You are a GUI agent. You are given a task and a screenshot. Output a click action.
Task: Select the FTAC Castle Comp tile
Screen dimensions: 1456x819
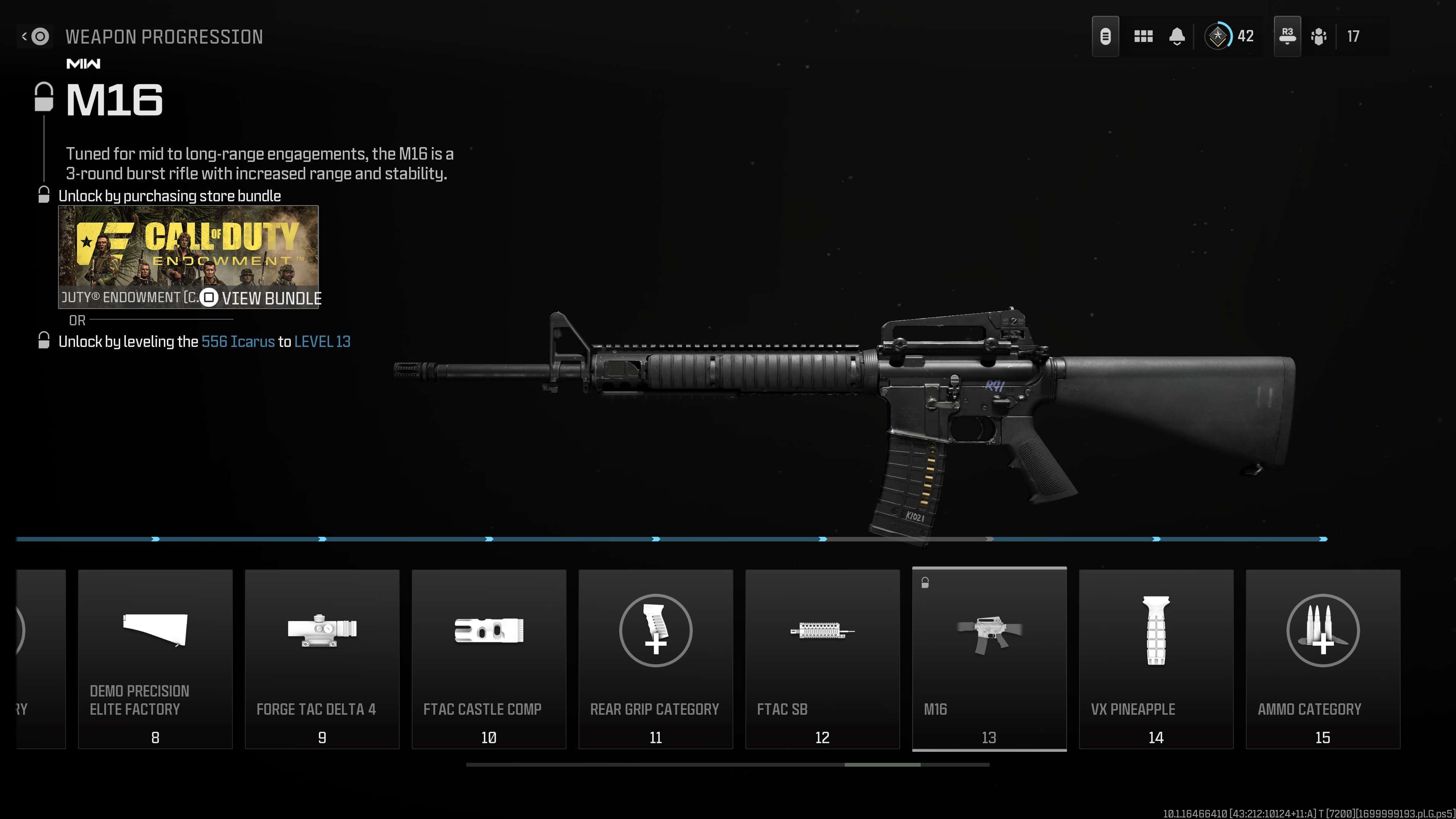pyautogui.click(x=488, y=659)
